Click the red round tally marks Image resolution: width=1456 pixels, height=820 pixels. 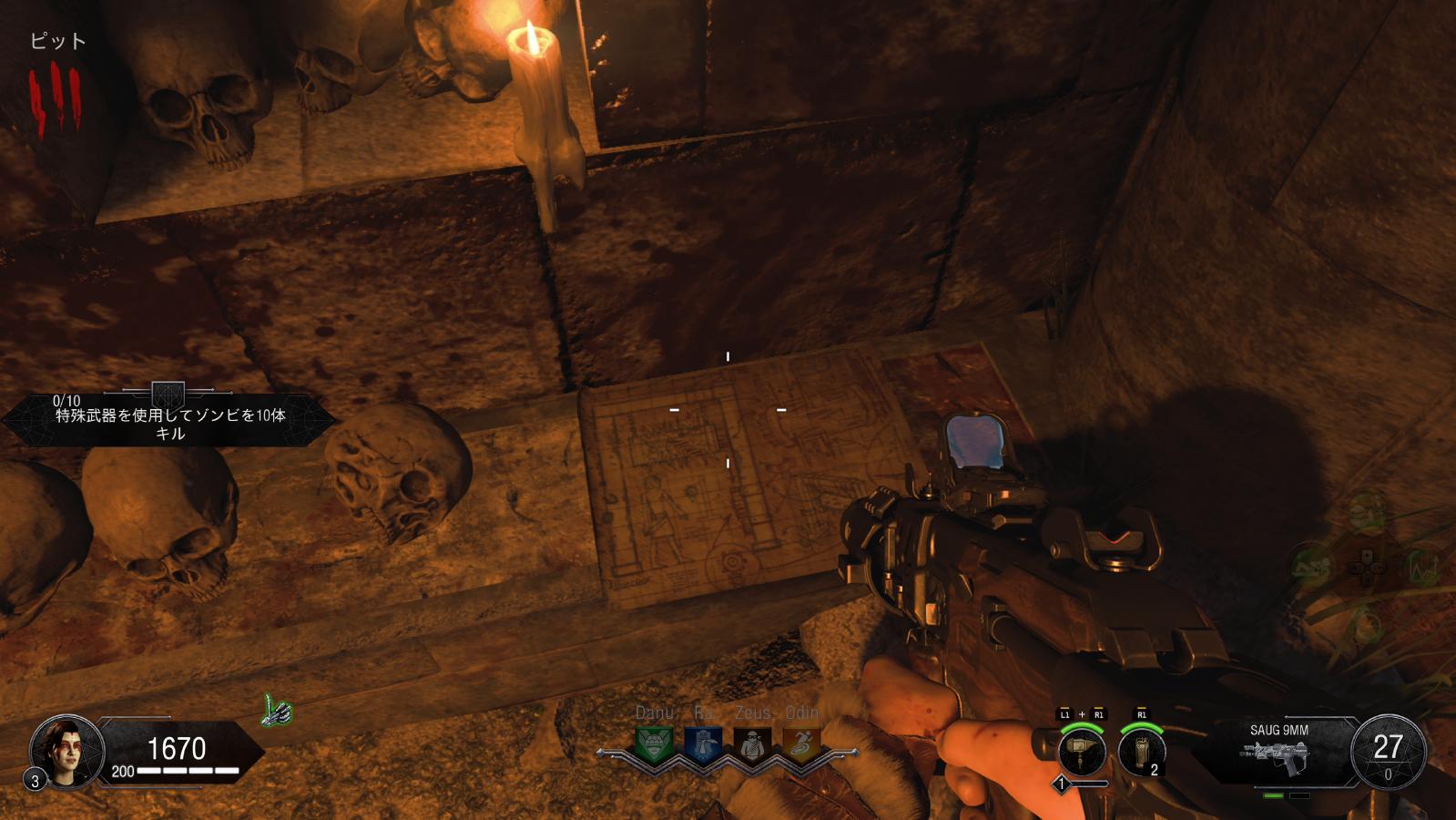(55, 100)
